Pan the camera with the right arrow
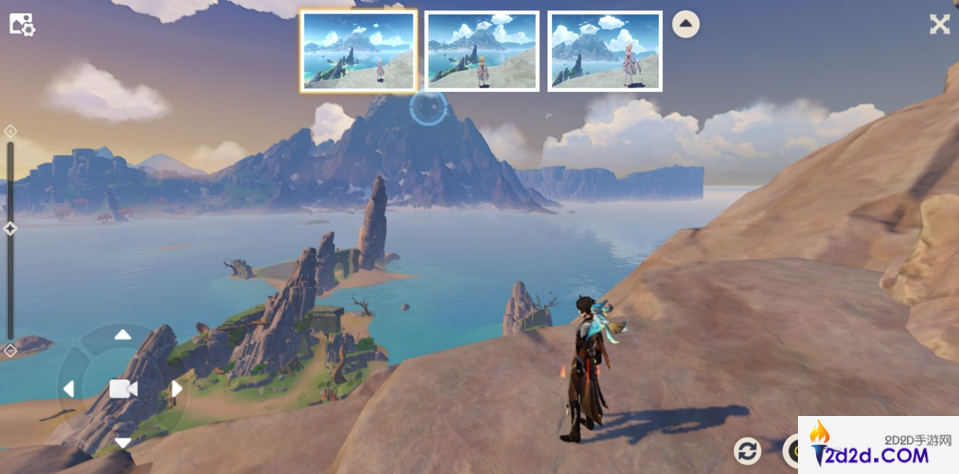This screenshot has width=959, height=474. tap(177, 389)
